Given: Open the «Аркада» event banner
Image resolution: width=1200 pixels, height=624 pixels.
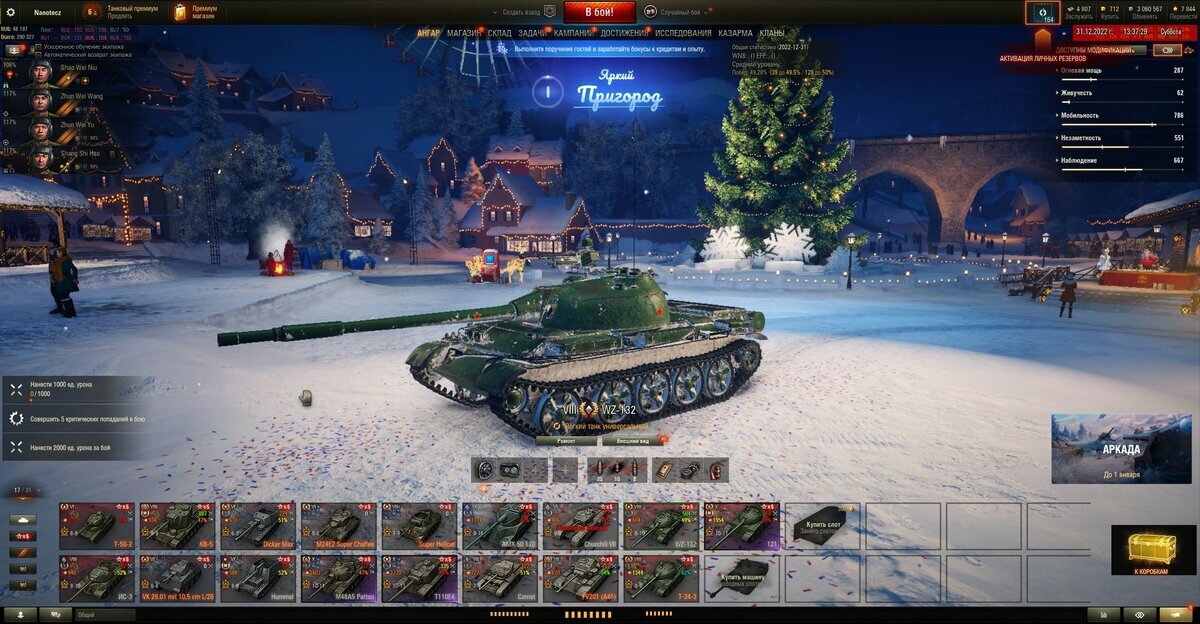Looking at the screenshot, I should 1121,449.
